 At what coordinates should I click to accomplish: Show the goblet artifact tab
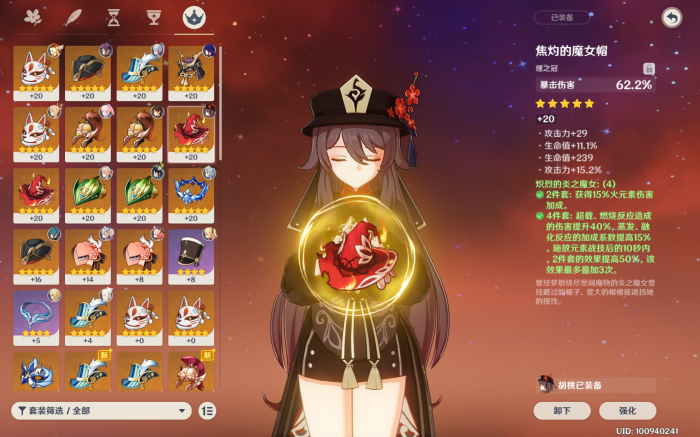click(x=153, y=17)
